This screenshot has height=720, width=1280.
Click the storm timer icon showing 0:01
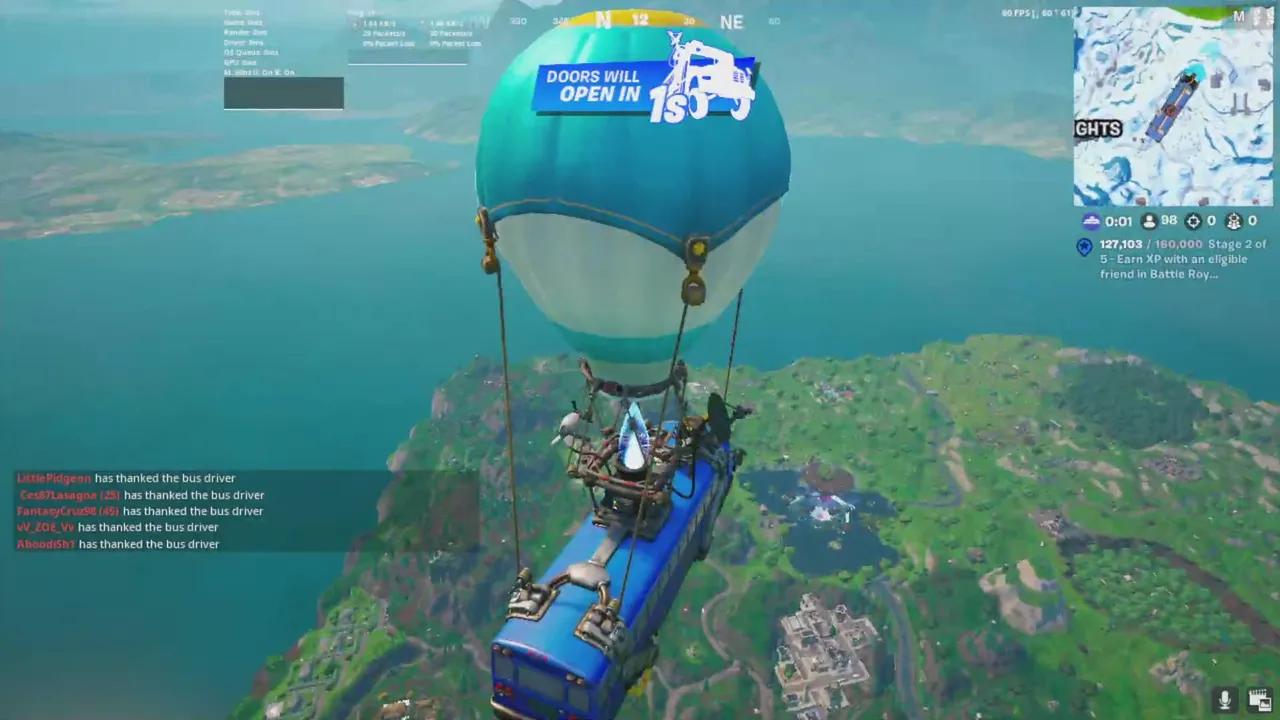pos(1091,221)
